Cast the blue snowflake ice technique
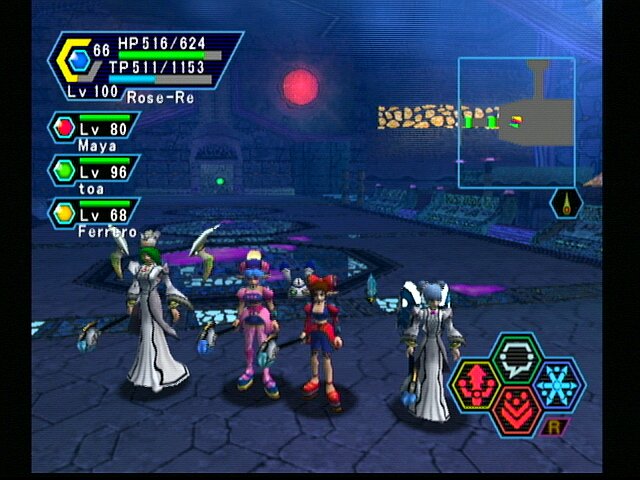 coord(557,382)
